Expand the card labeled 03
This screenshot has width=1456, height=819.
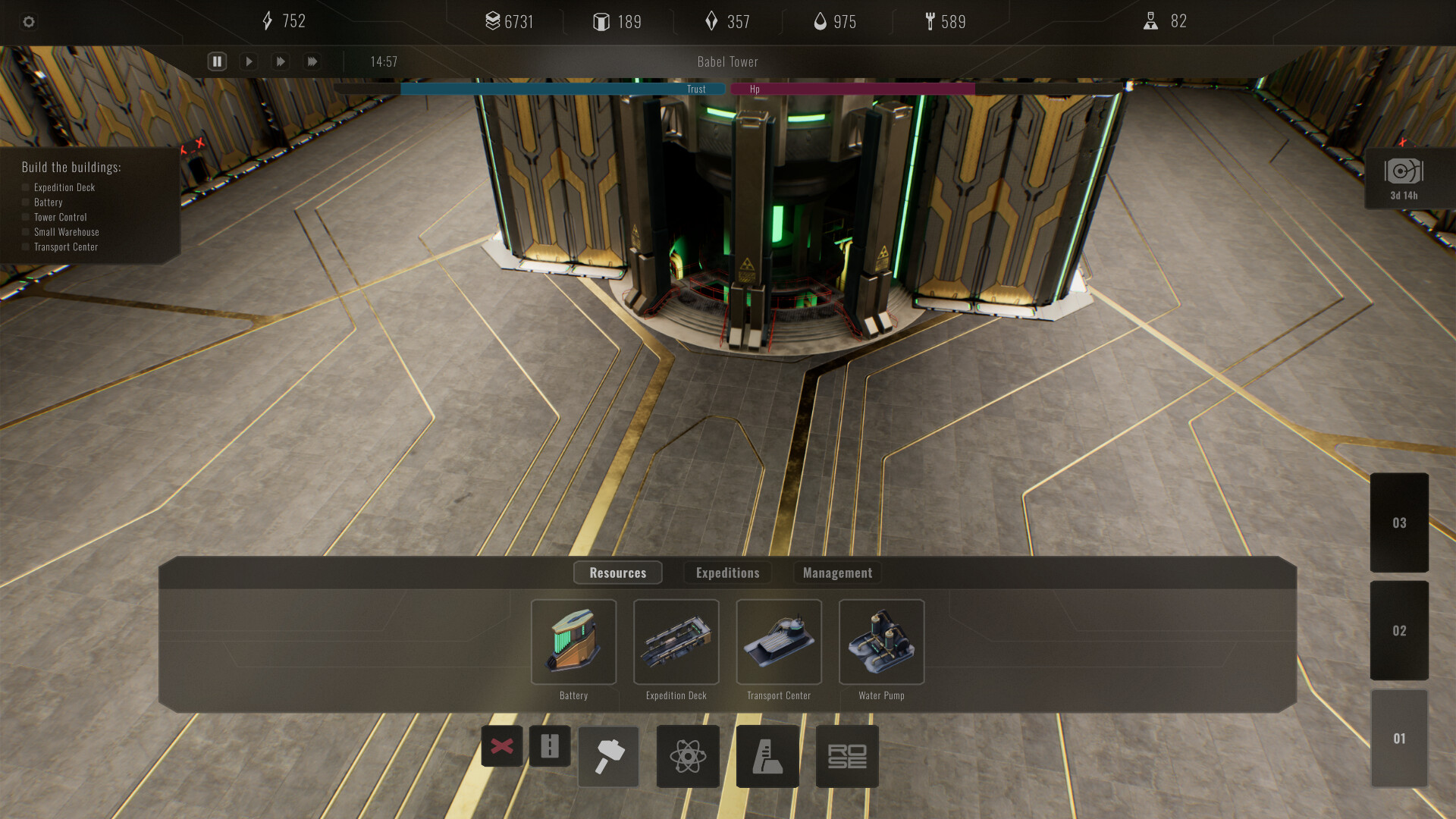tap(1399, 522)
